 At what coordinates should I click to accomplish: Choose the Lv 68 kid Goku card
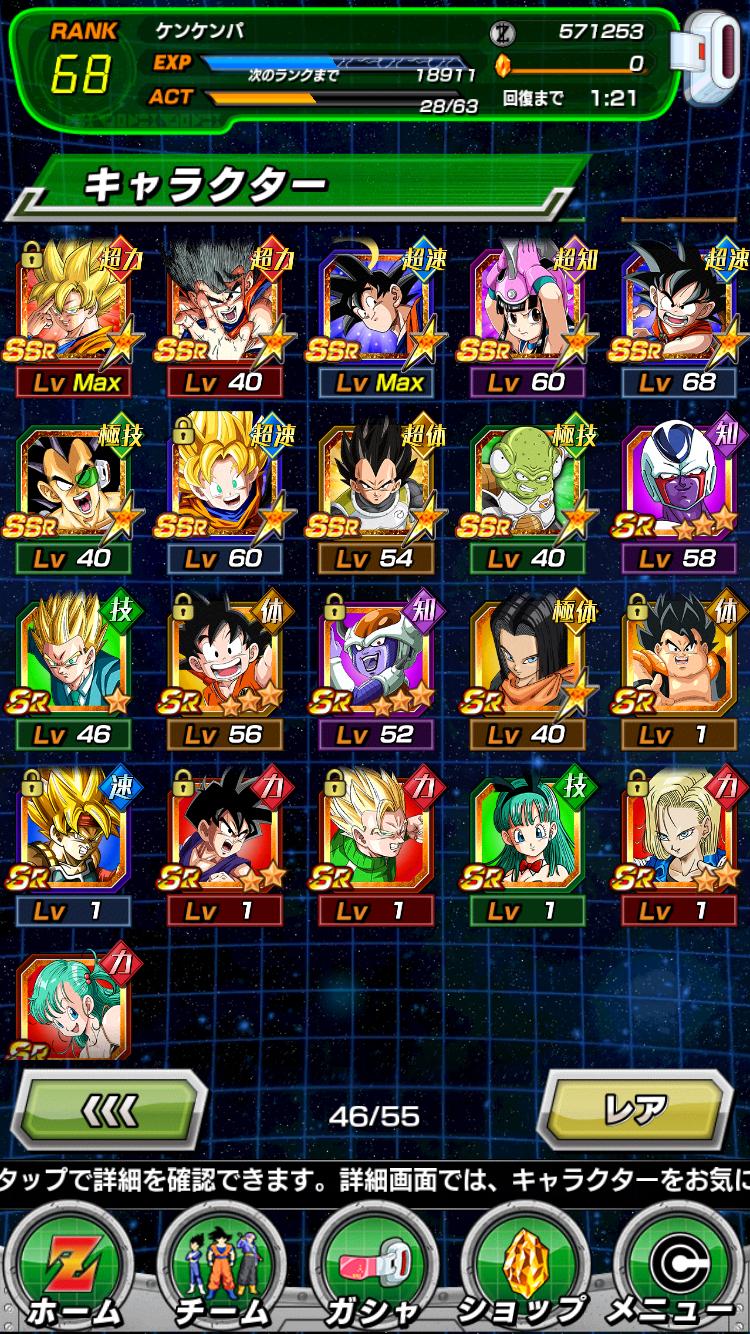pos(680,310)
